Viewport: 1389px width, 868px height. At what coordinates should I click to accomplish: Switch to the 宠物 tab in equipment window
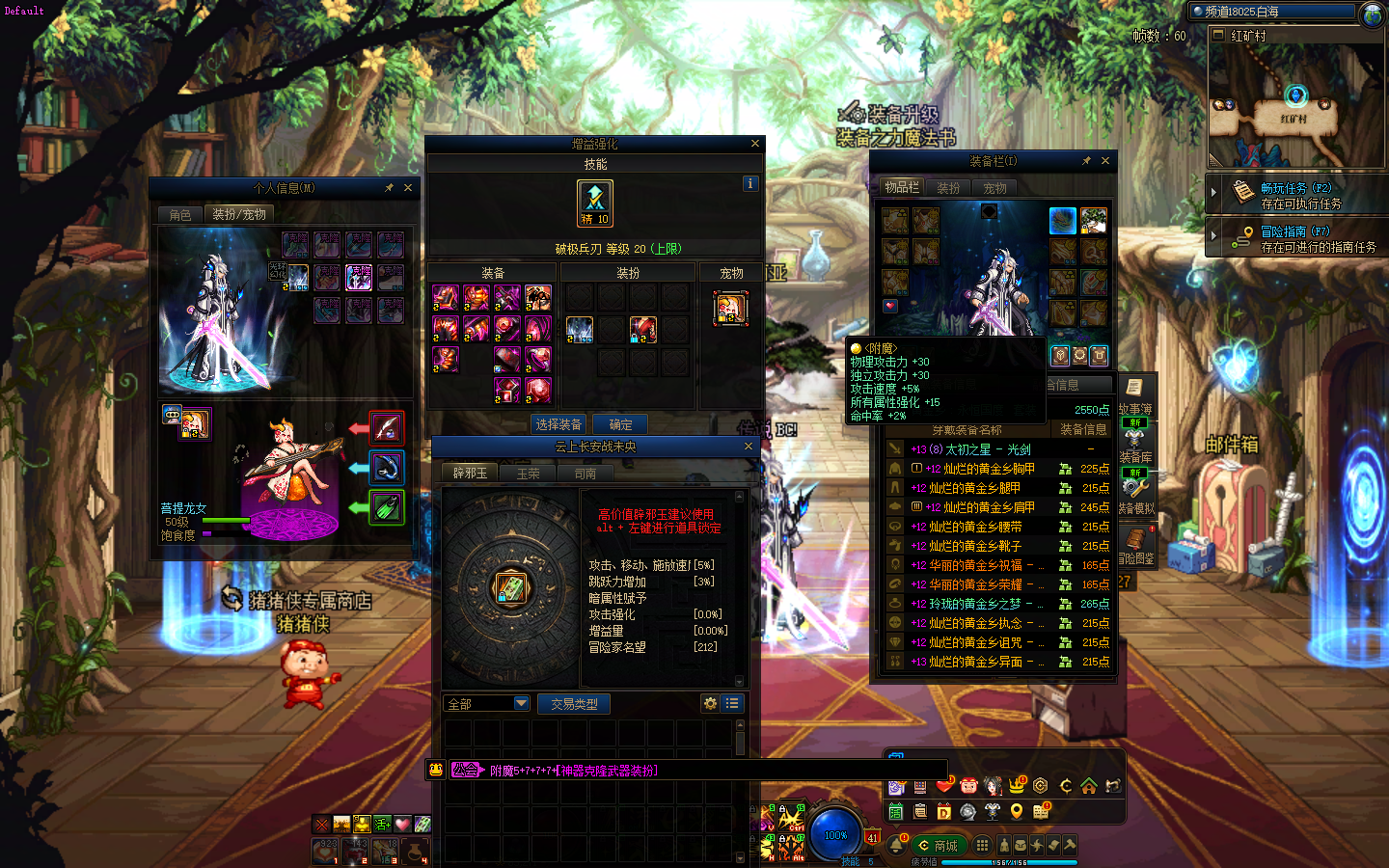(x=994, y=188)
